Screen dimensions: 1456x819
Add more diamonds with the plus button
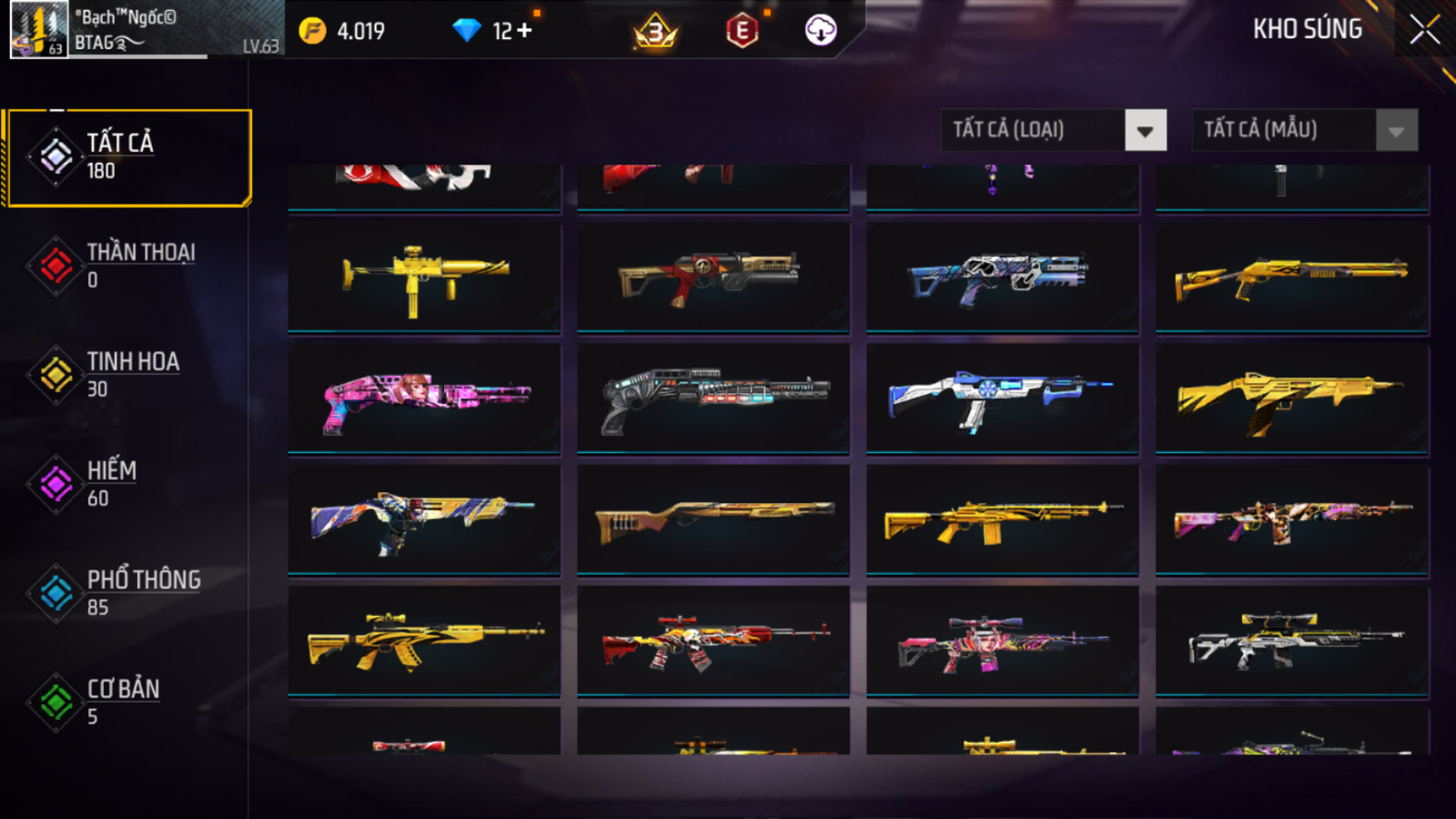(x=525, y=31)
